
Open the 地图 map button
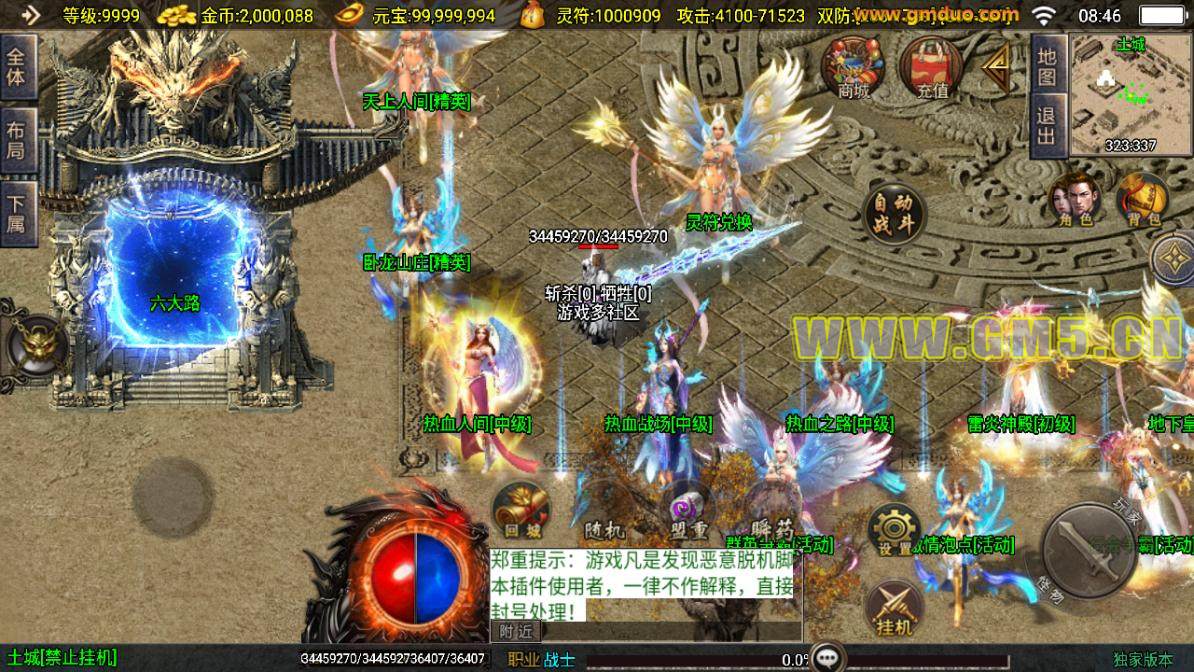point(1046,65)
